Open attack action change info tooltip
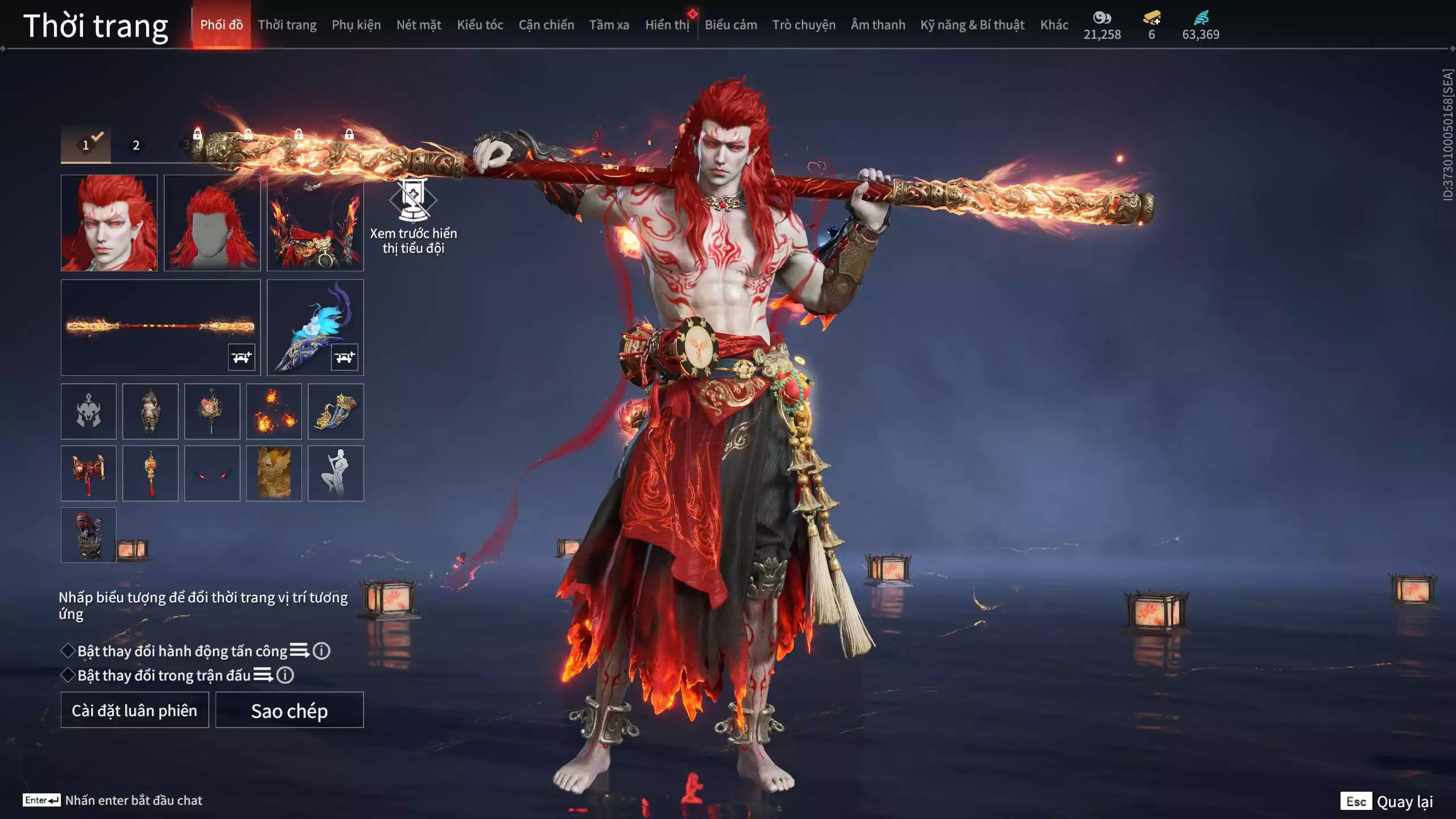This screenshot has height=819, width=1456. coord(320,652)
